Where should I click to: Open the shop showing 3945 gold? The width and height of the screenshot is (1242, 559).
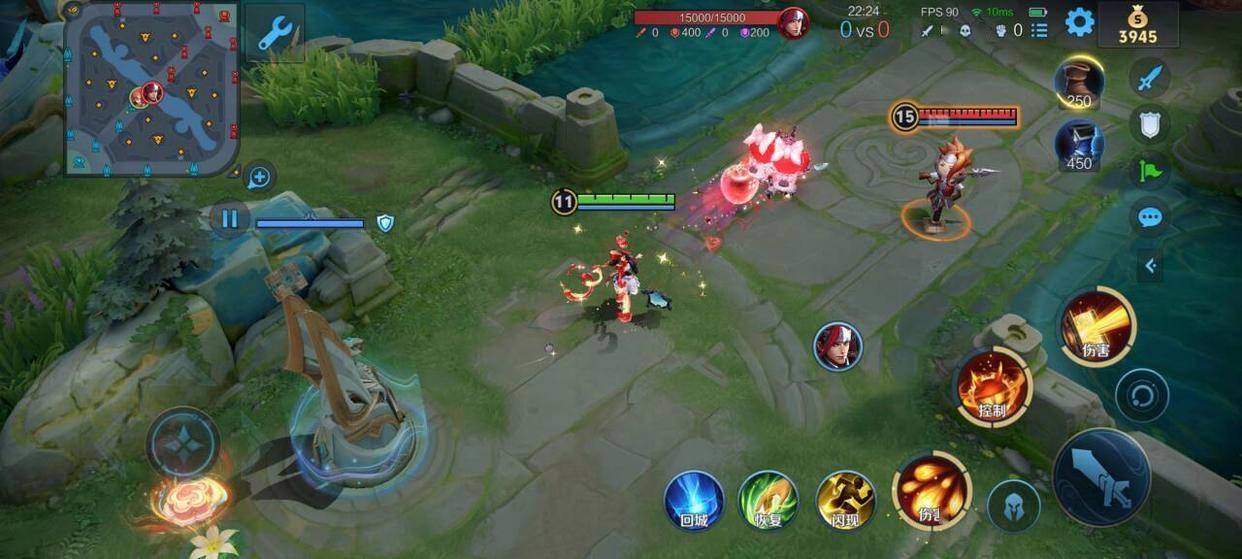(1137, 25)
